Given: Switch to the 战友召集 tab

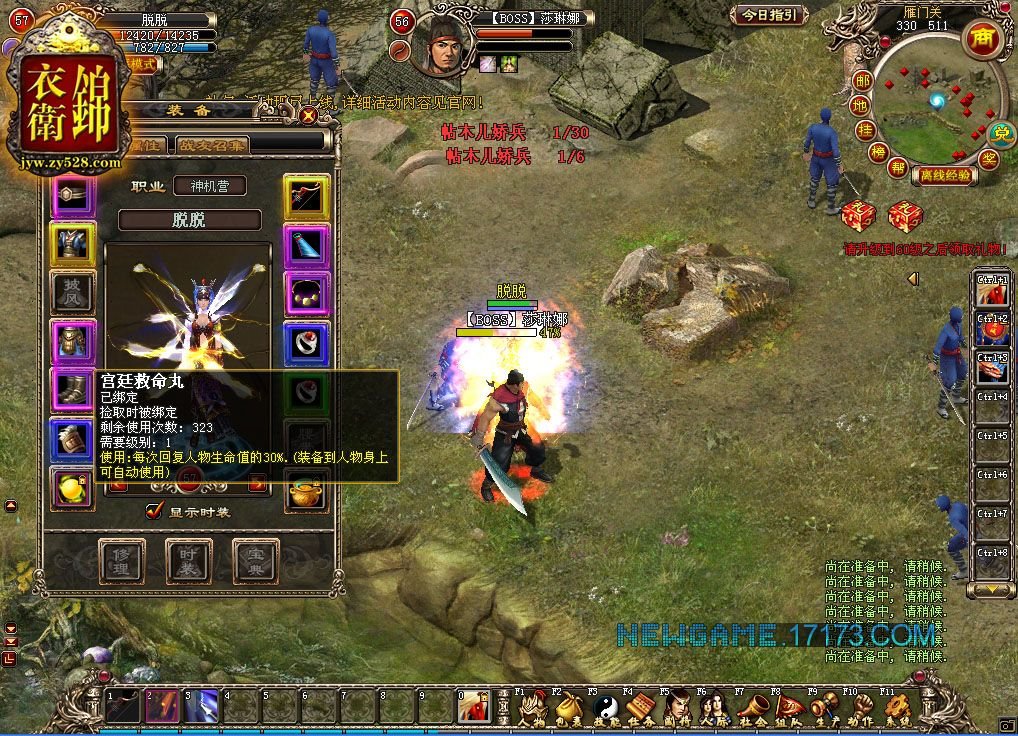Looking at the screenshot, I should tap(214, 145).
